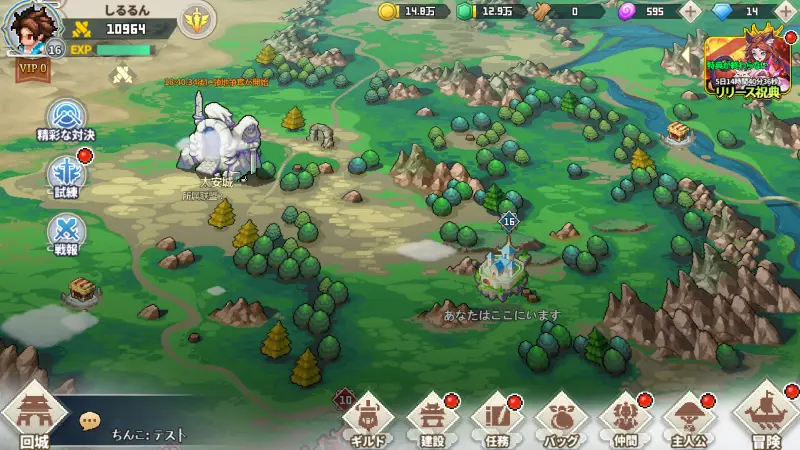This screenshot has width=800, height=450.
Task: Open the ギルド guild menu
Action: (x=366, y=420)
